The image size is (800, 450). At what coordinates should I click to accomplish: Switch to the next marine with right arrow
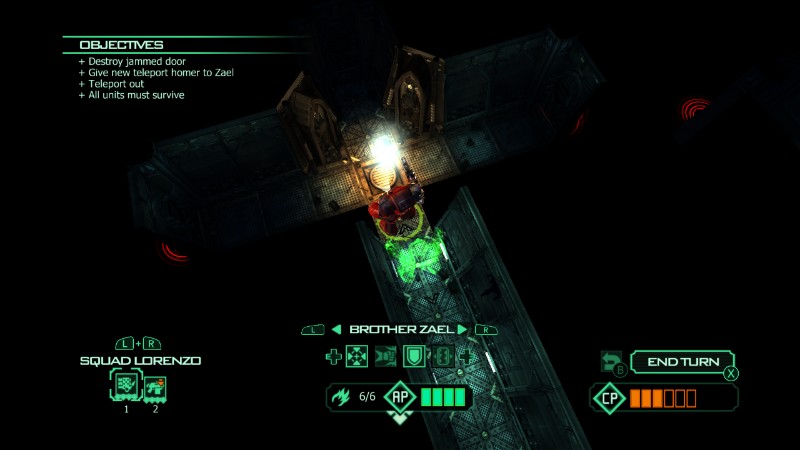point(463,329)
